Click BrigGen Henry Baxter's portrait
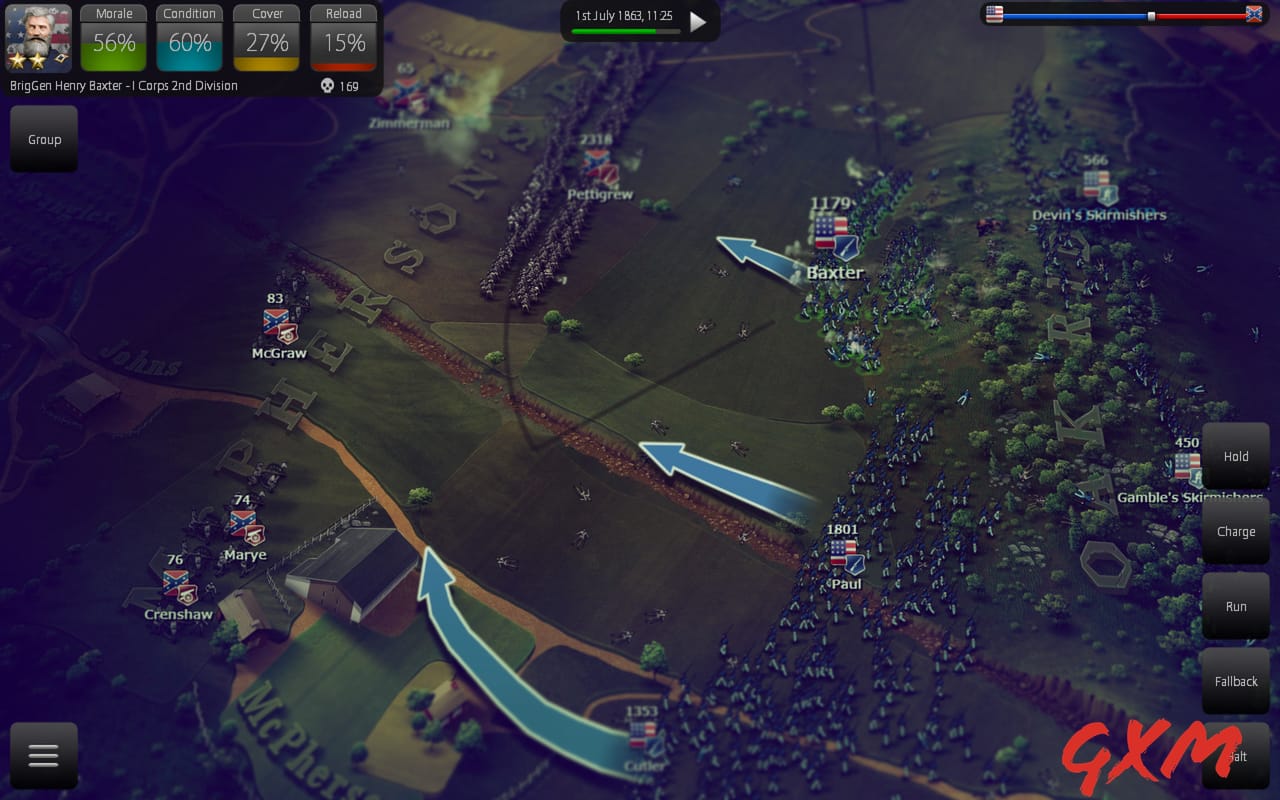Screen dimensions: 1280x800 (x=37, y=36)
